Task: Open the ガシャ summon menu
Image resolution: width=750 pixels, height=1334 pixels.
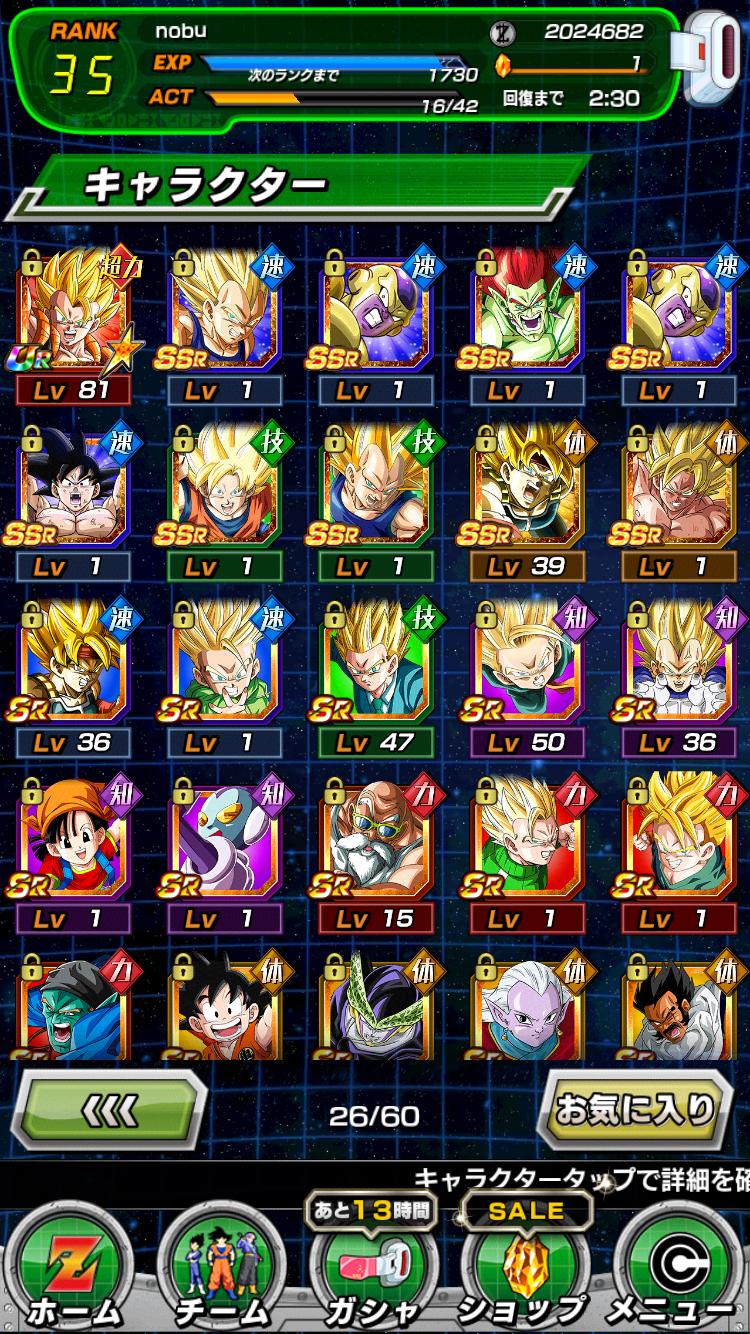Action: [374, 1270]
